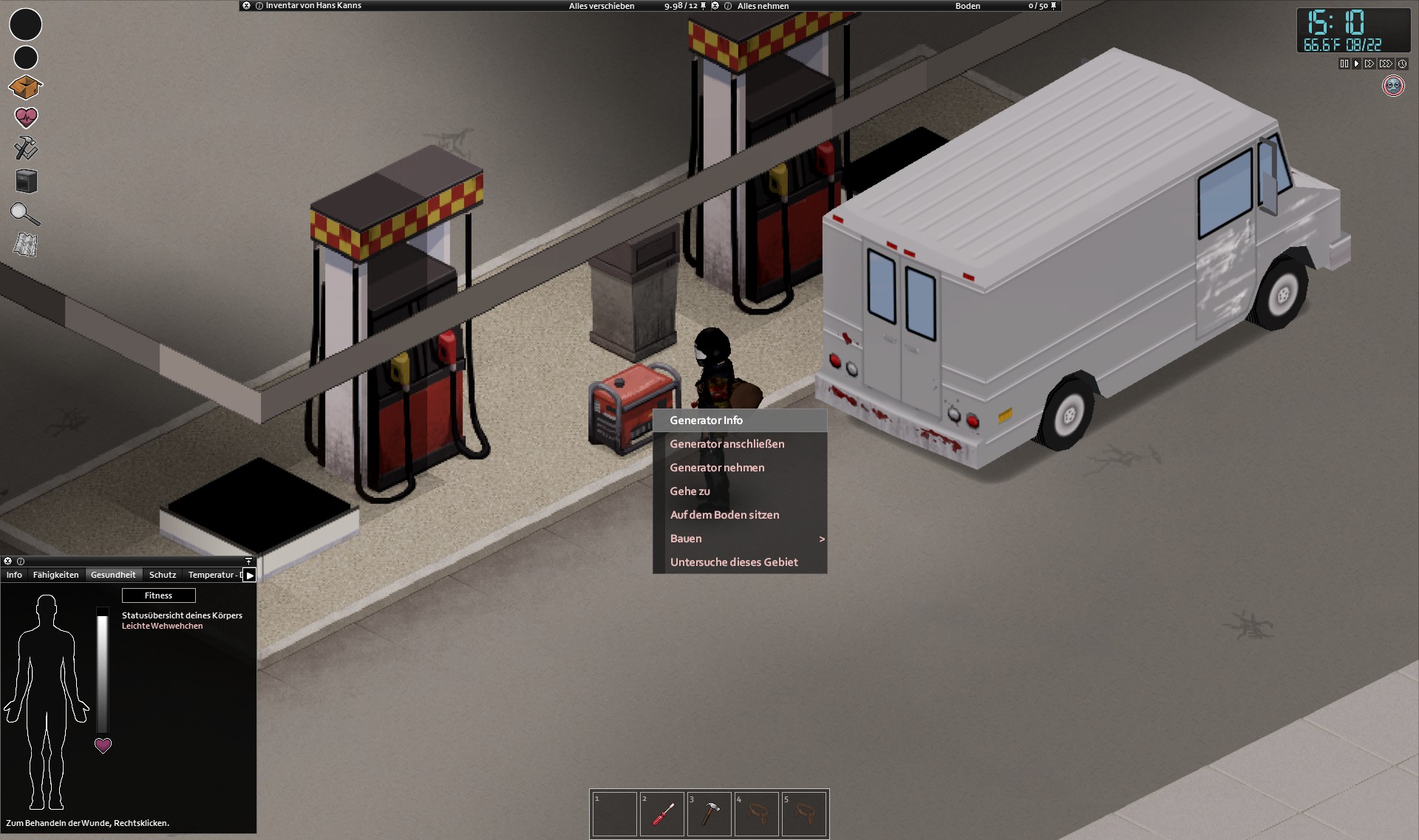Open the health panel heart icon

pyautogui.click(x=26, y=117)
